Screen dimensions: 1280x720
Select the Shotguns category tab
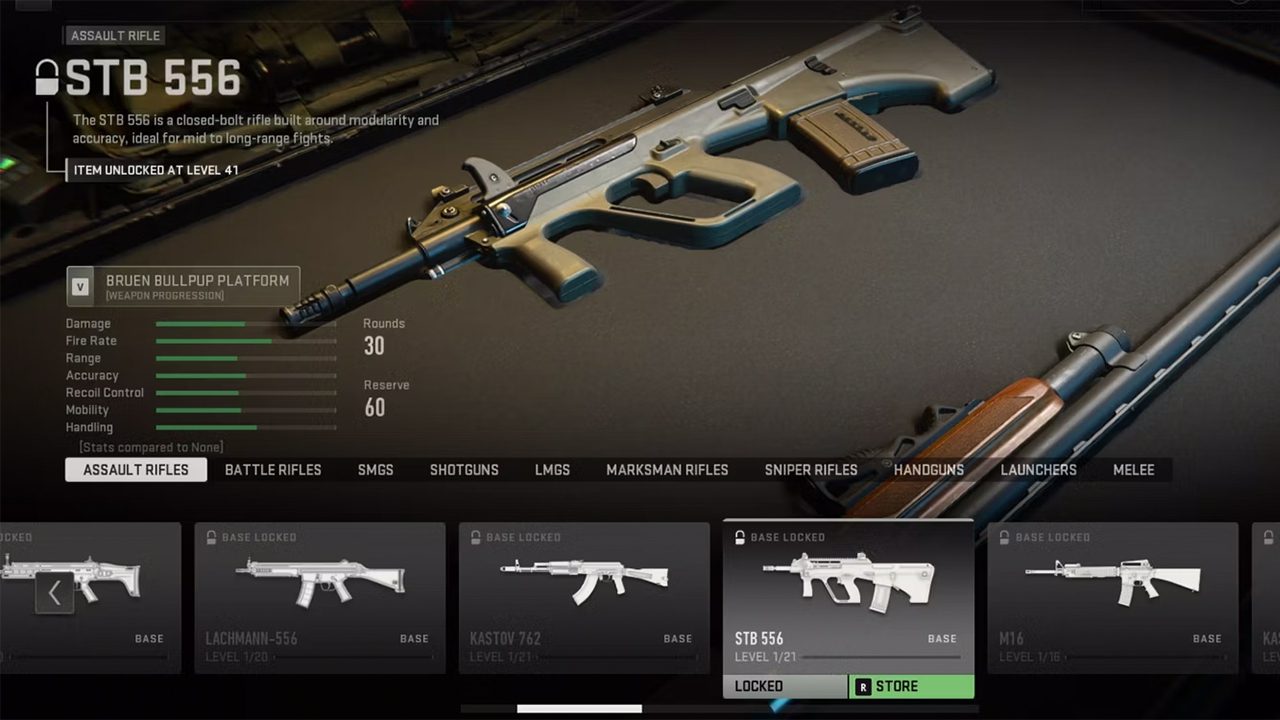[464, 470]
